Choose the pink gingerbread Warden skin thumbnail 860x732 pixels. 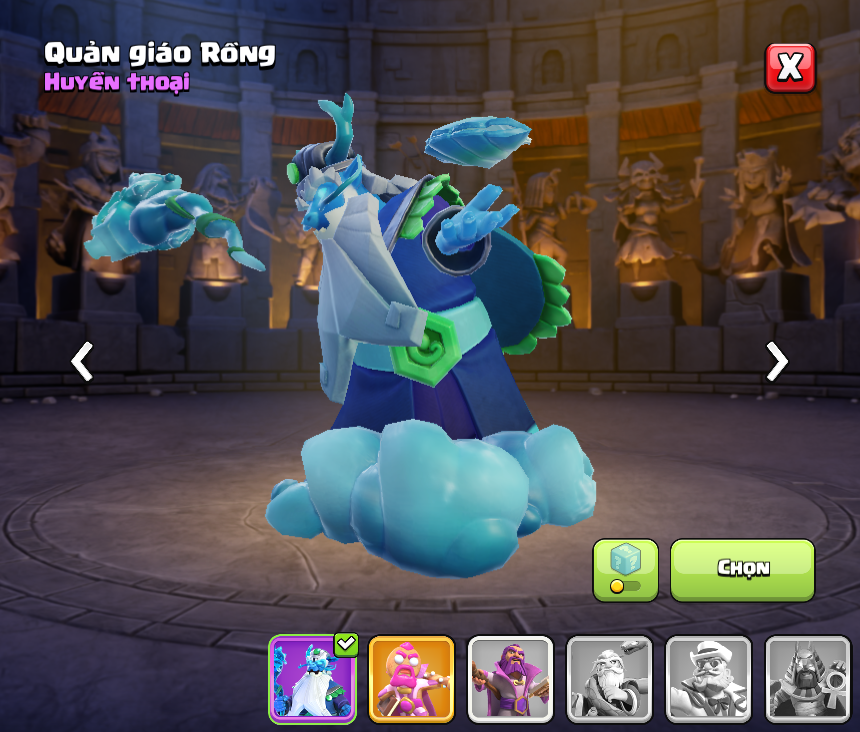click(411, 679)
